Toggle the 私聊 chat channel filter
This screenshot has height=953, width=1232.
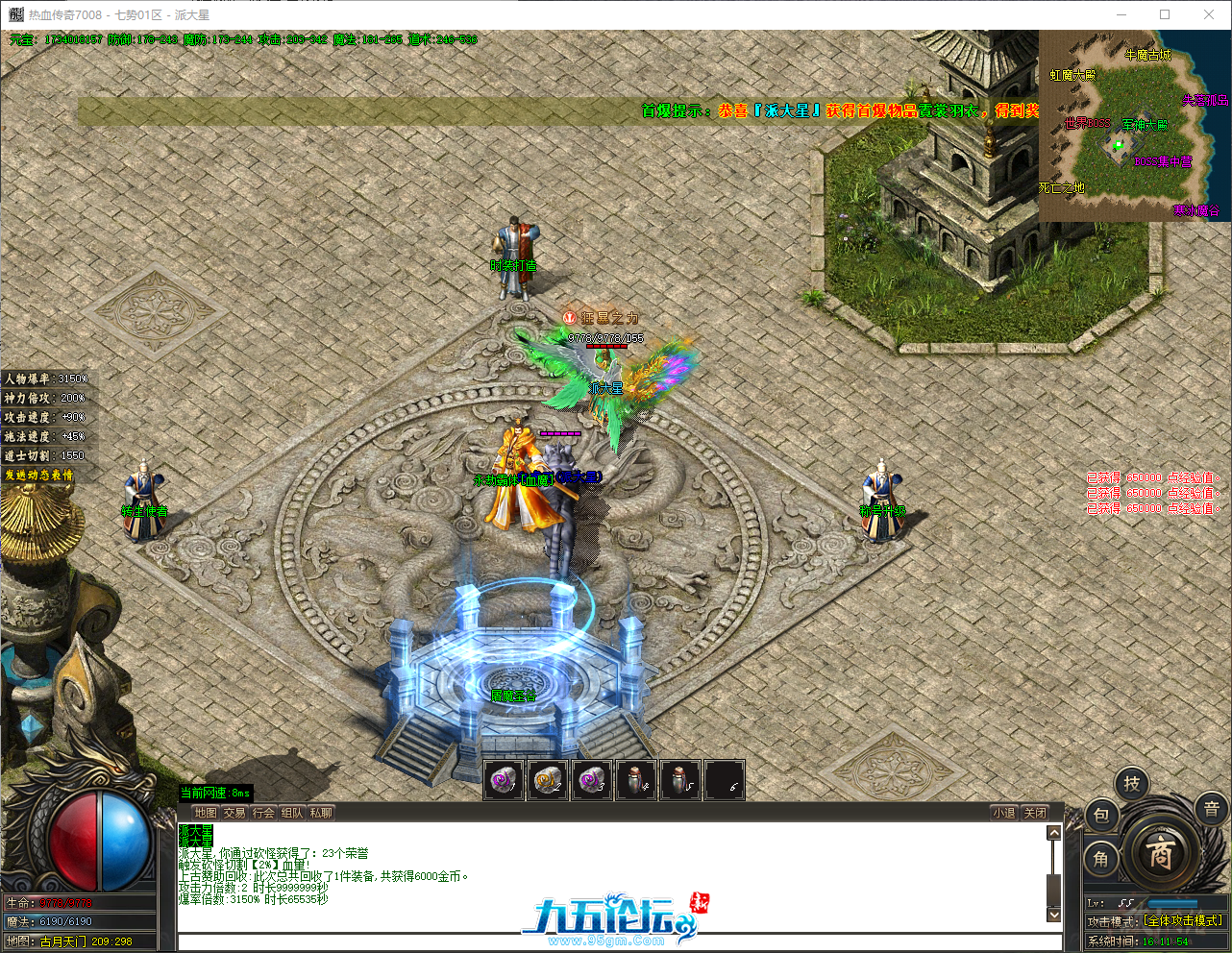point(319,812)
